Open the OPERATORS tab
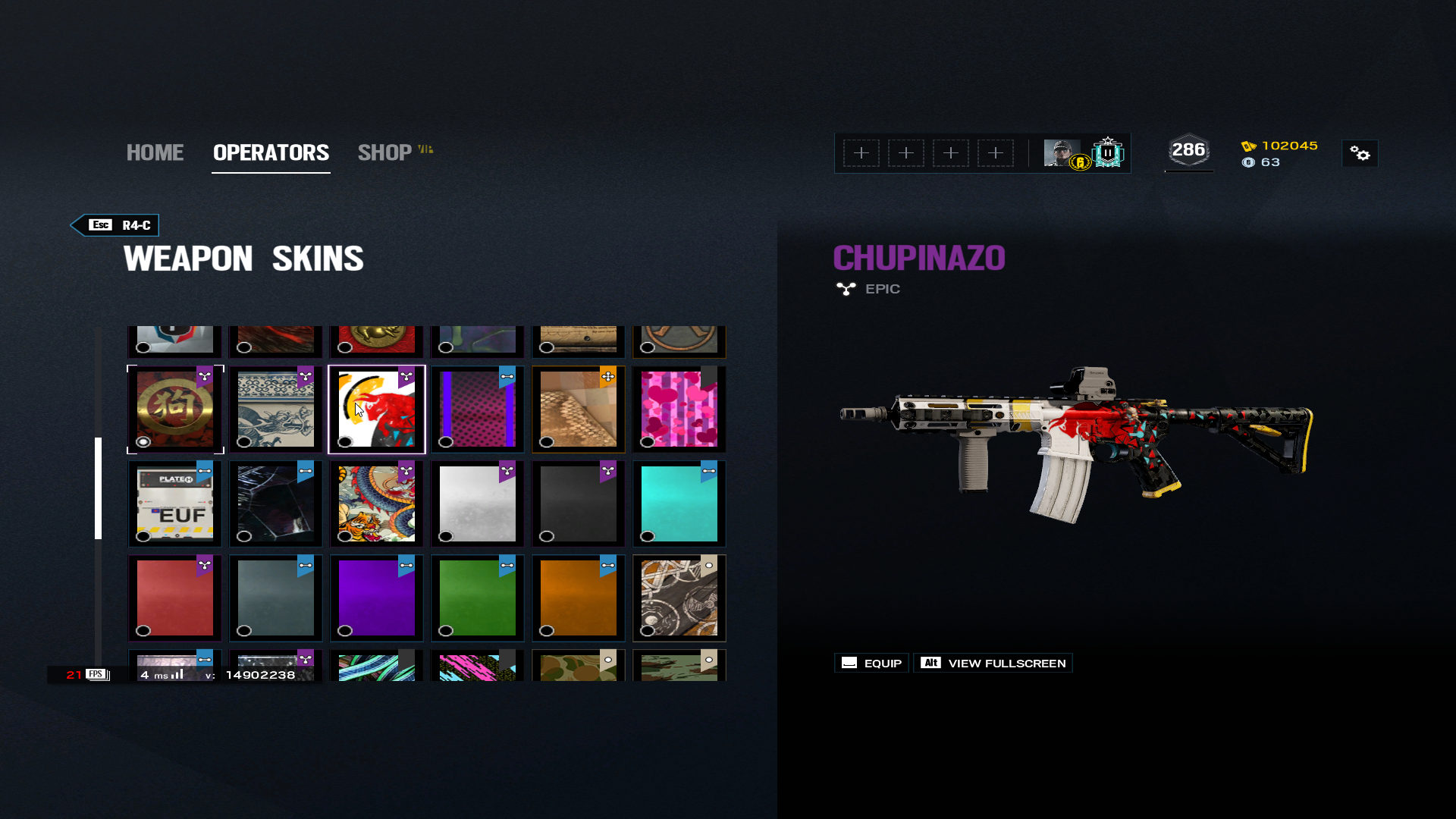The height and width of the screenshot is (819, 1456). pos(271,152)
